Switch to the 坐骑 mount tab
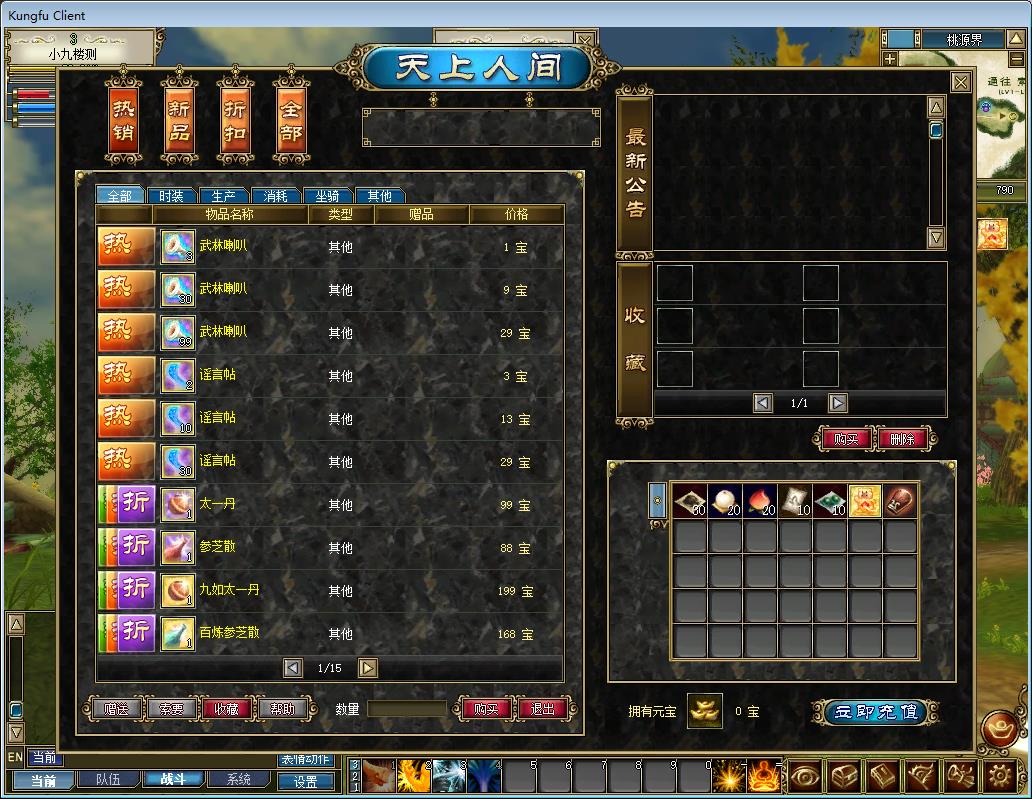 (x=327, y=196)
